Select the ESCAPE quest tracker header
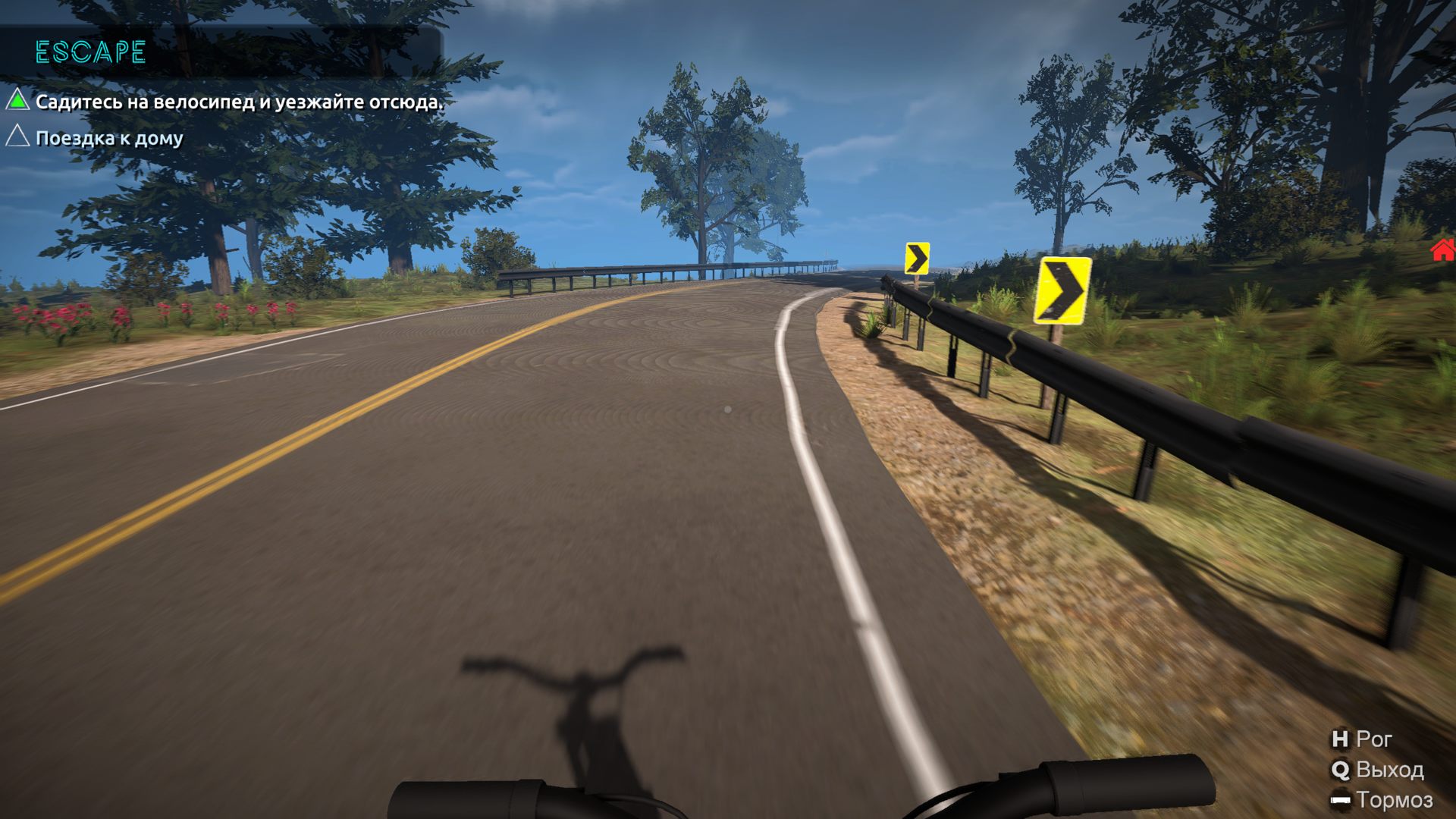 (x=90, y=52)
